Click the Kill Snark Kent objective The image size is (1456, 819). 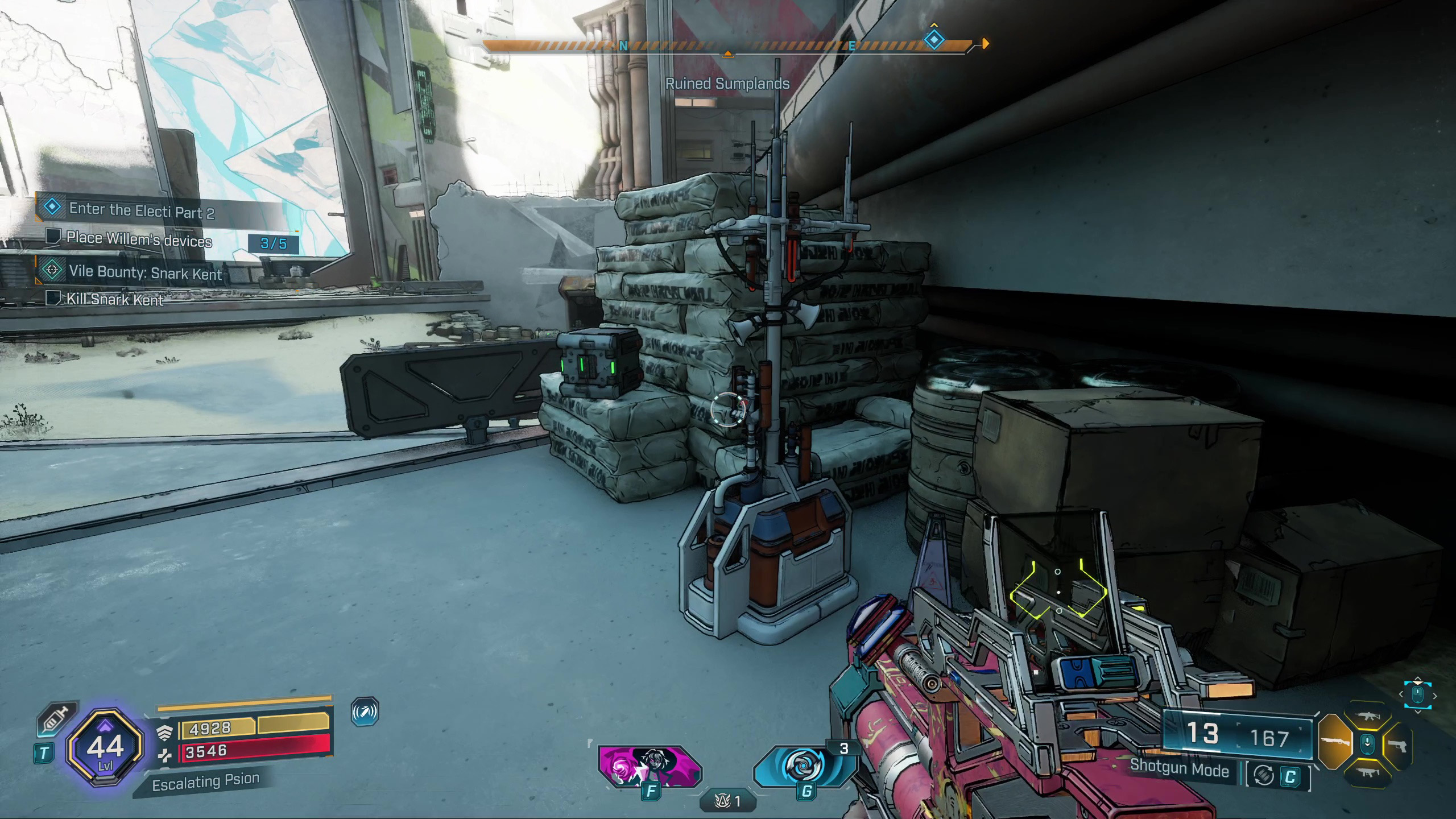tap(115, 299)
